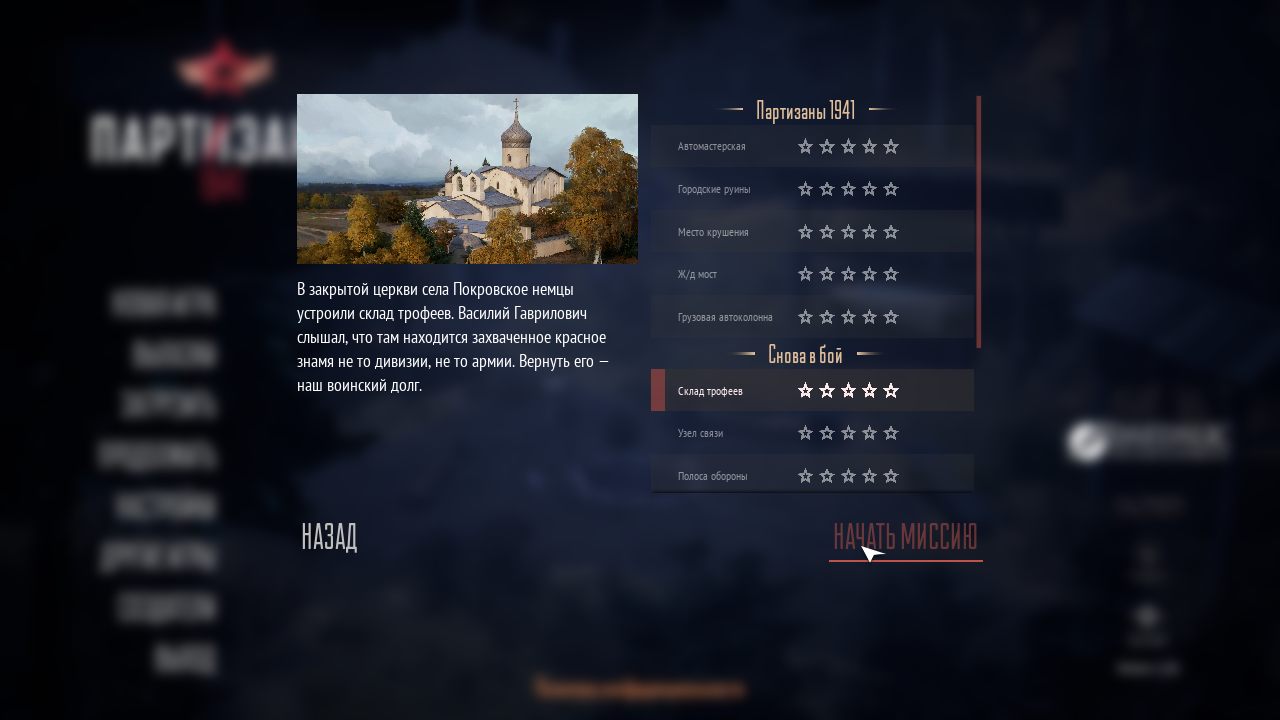The width and height of the screenshot is (1280, 720).
Task: Click the mission list scrollbar
Action: (x=978, y=222)
